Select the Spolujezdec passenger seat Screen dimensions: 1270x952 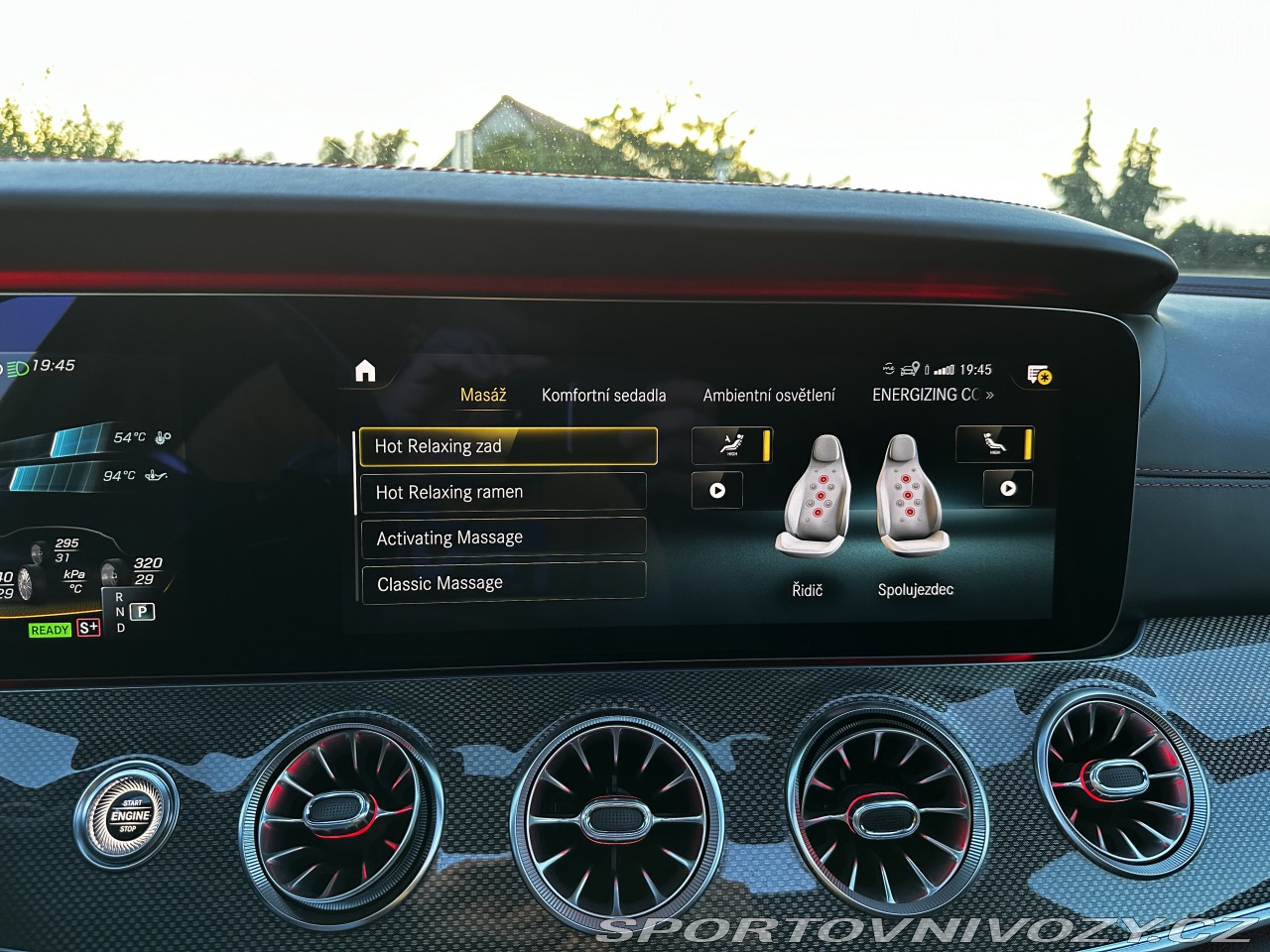click(912, 496)
